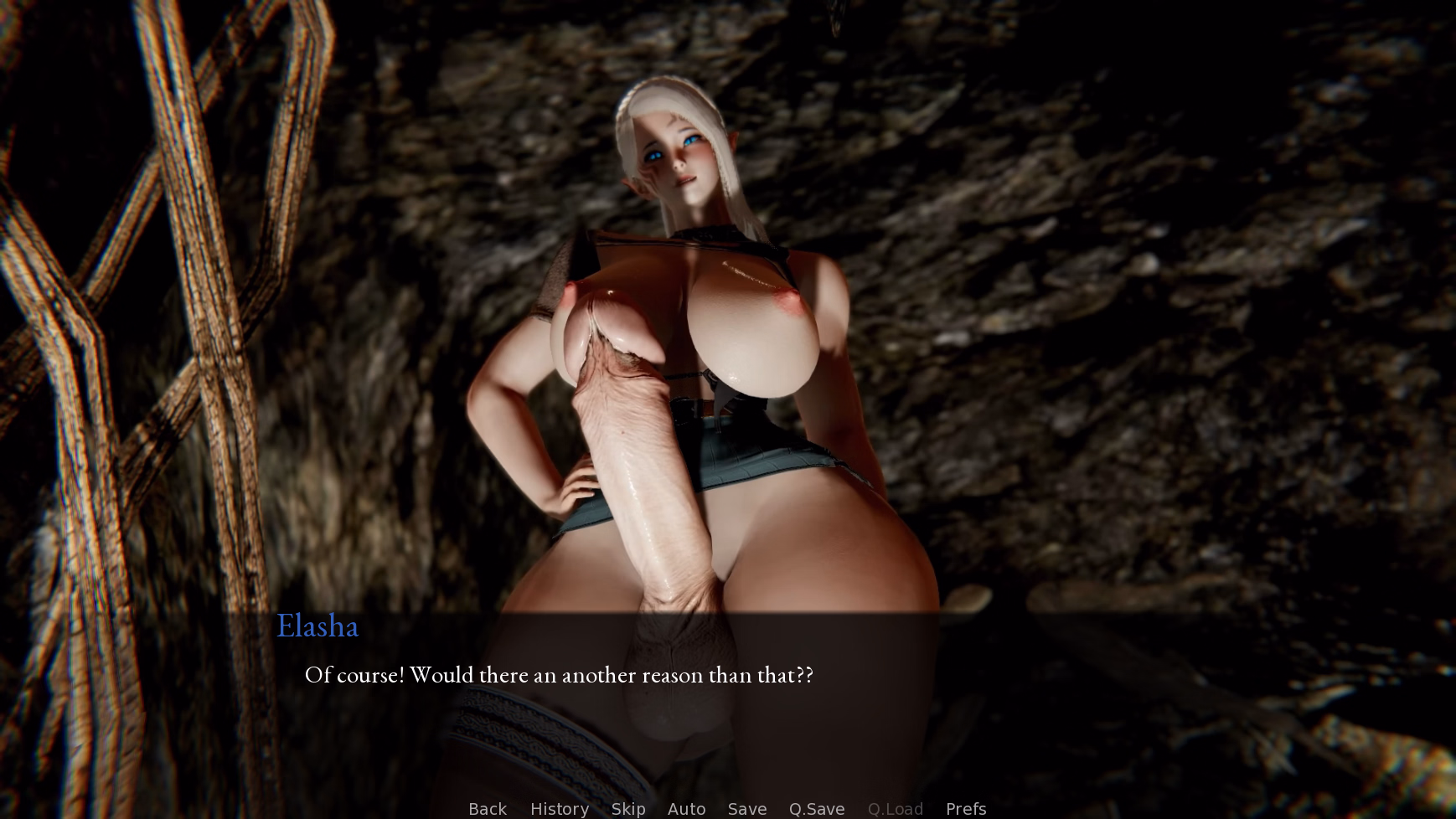This screenshot has height=819, width=1456.
Task: Quick save progress using Q.Save
Action: point(816,808)
